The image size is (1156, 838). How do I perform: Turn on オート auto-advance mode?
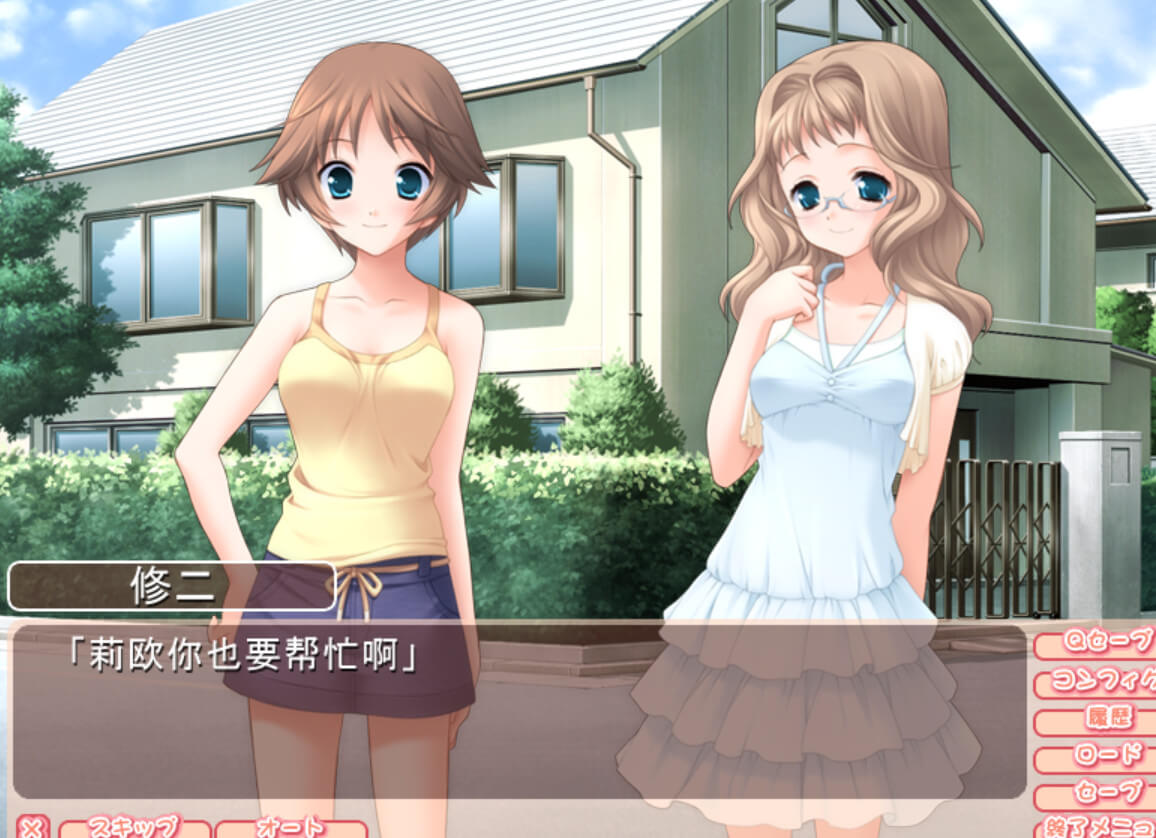click(x=290, y=828)
